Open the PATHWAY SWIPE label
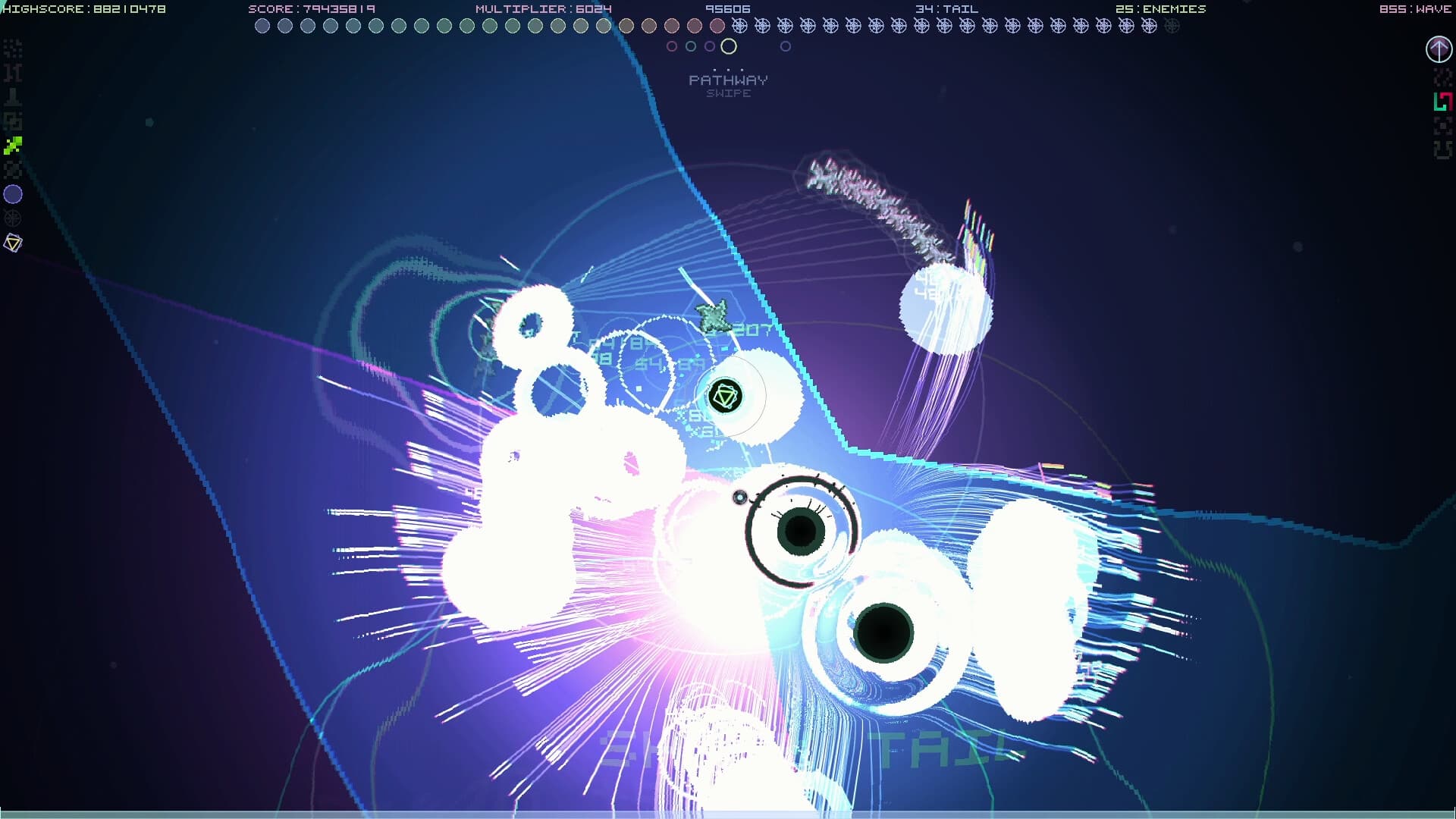 tap(728, 85)
